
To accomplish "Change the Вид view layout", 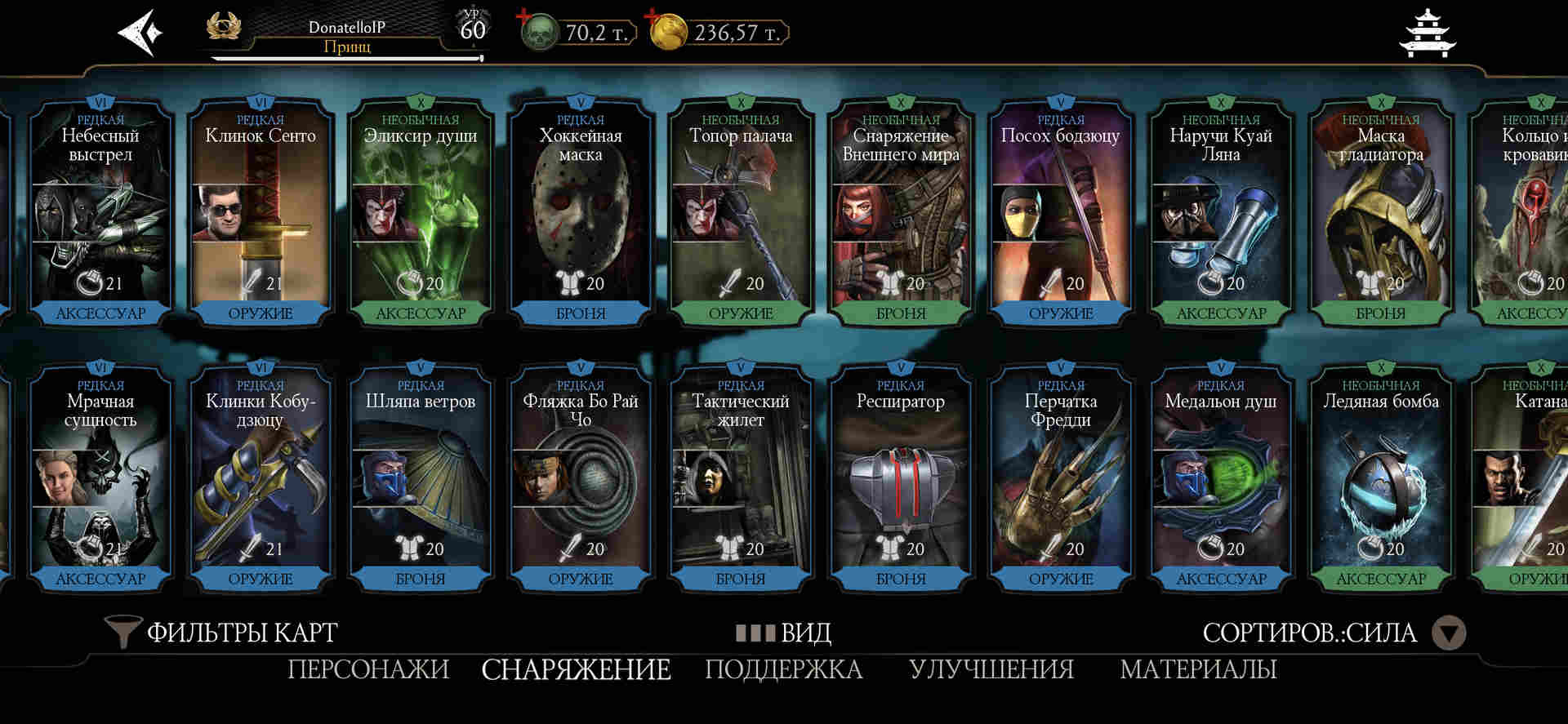I will coord(784,633).
